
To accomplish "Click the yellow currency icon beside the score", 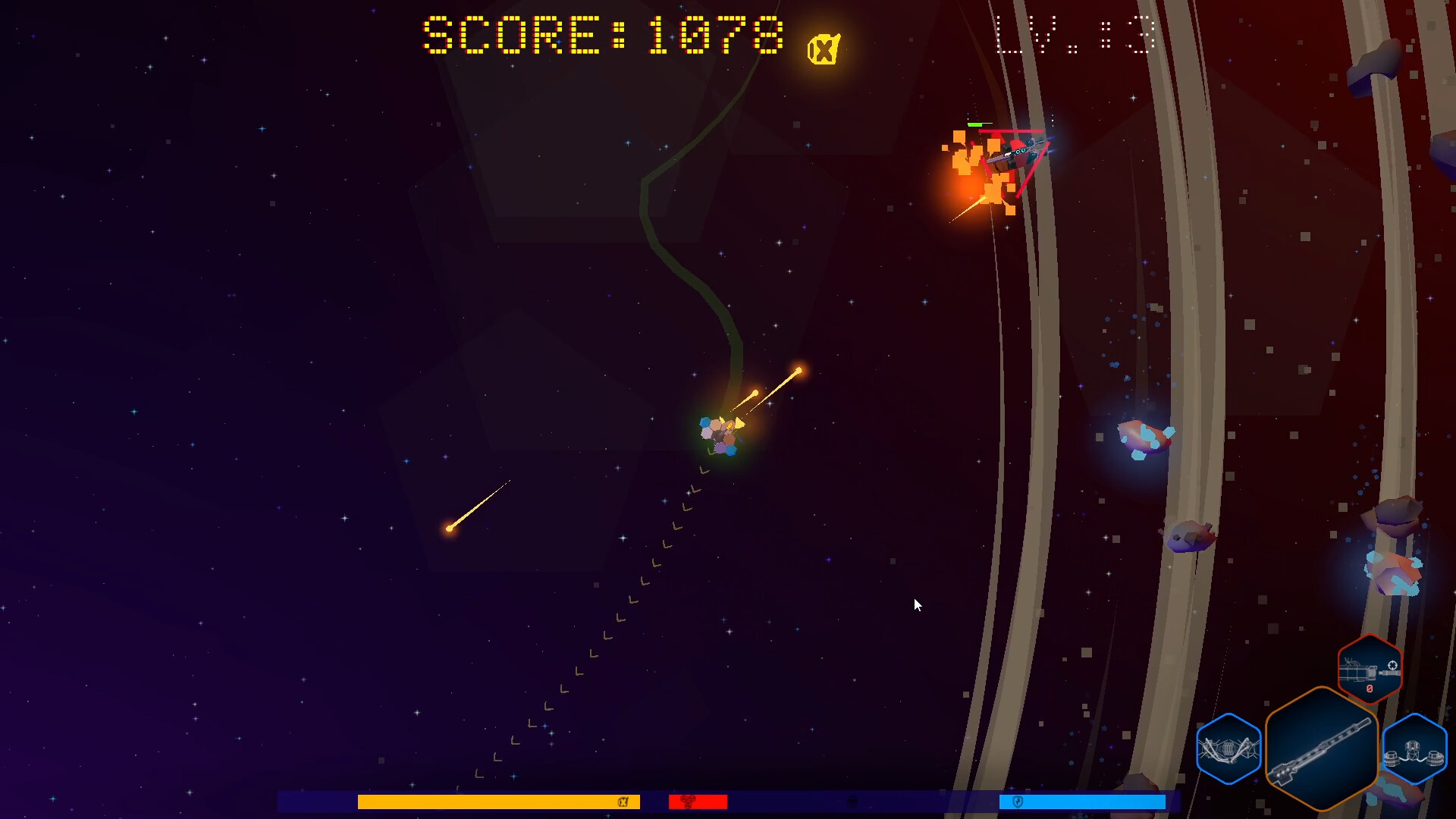I will (823, 47).
